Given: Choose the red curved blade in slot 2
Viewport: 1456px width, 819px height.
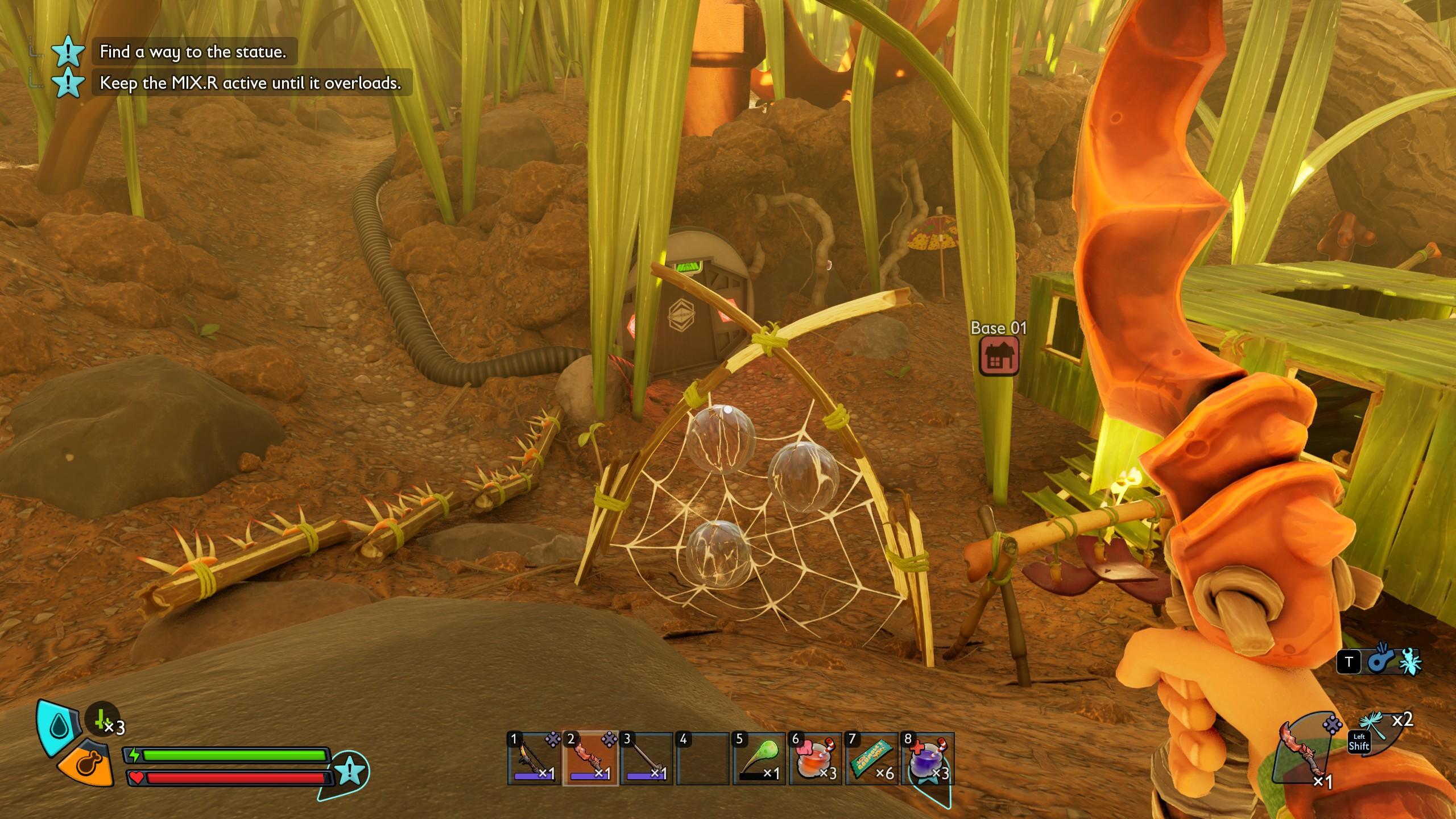Looking at the screenshot, I should coord(590,759).
